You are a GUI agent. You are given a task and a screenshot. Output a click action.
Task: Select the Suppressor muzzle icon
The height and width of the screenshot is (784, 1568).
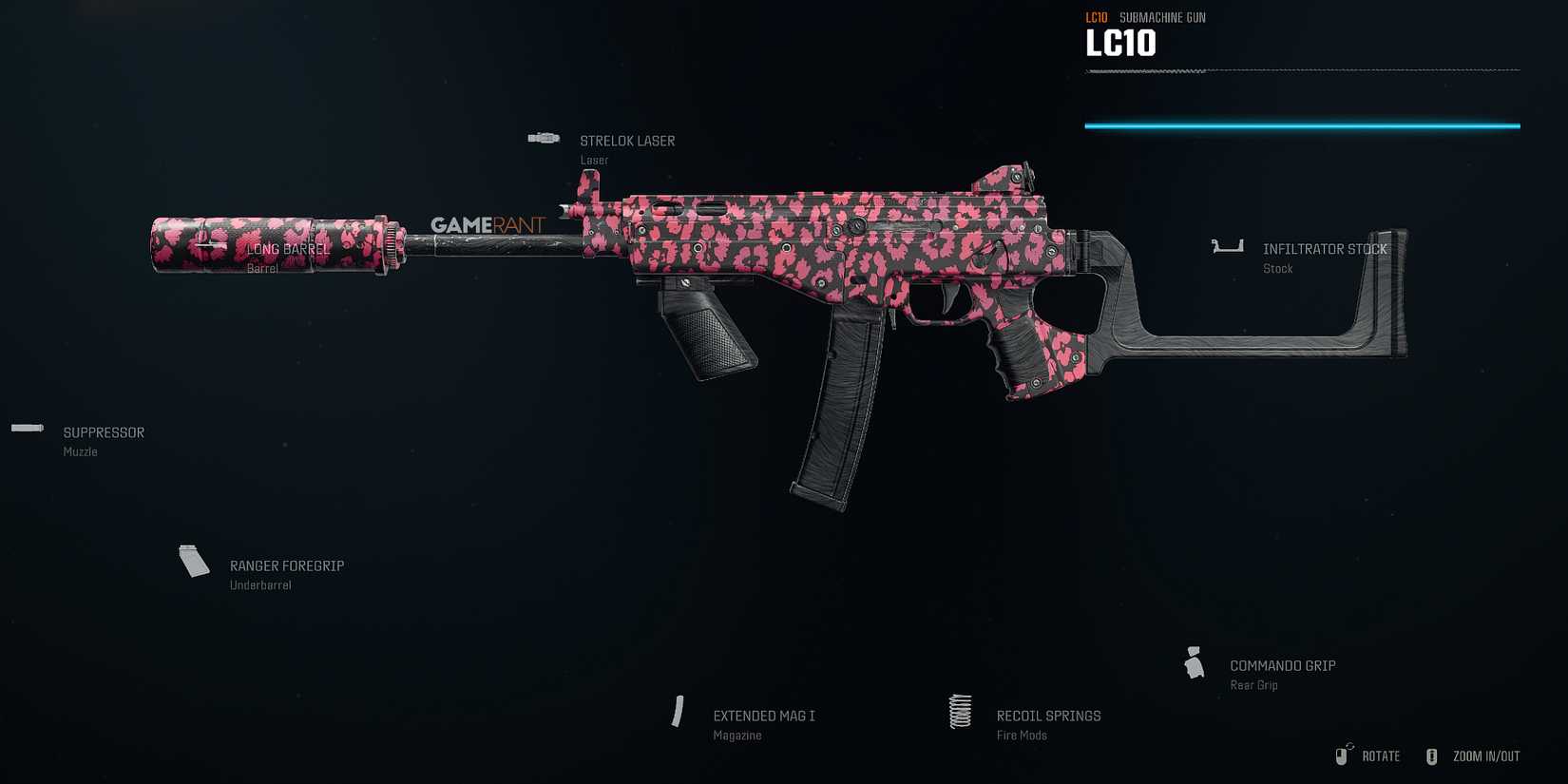pyautogui.click(x=27, y=428)
